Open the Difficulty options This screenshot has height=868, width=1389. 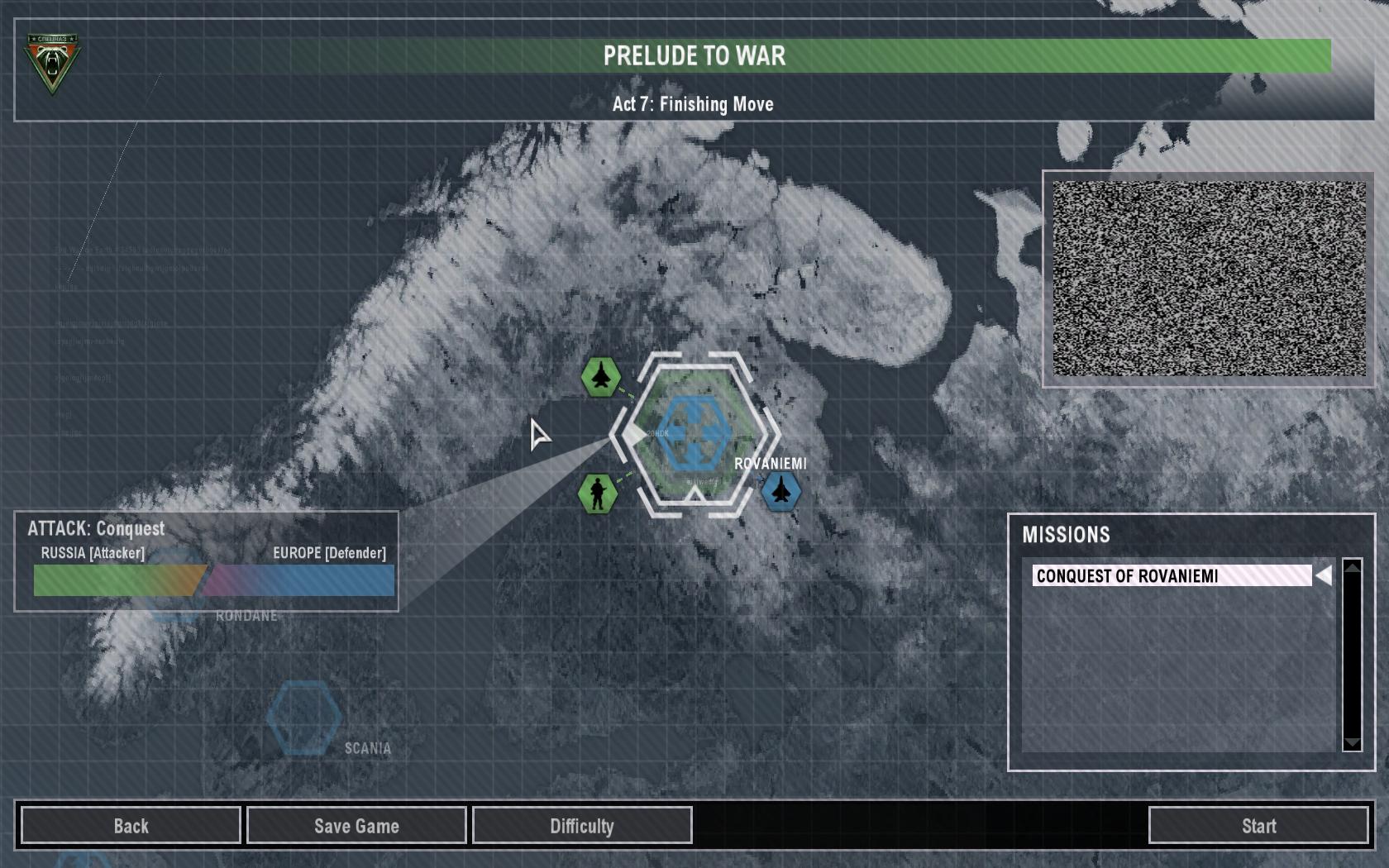click(x=582, y=826)
